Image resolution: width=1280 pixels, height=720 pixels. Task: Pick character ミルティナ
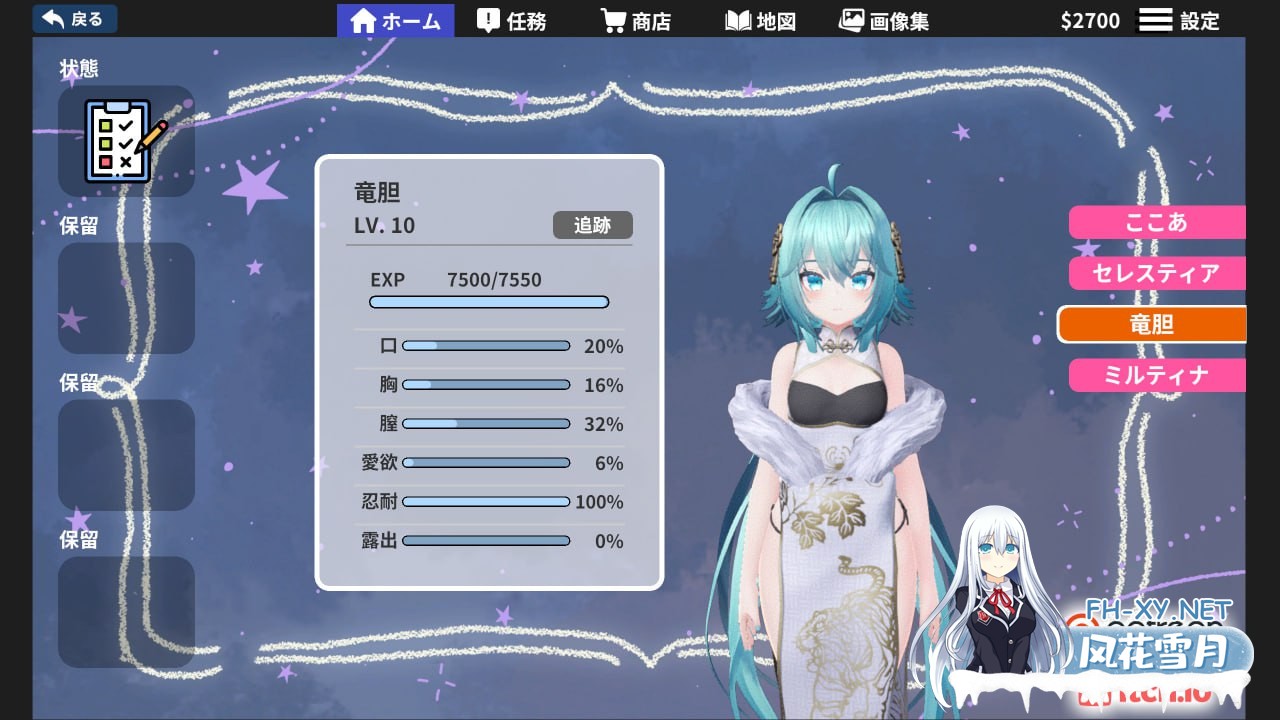1156,375
